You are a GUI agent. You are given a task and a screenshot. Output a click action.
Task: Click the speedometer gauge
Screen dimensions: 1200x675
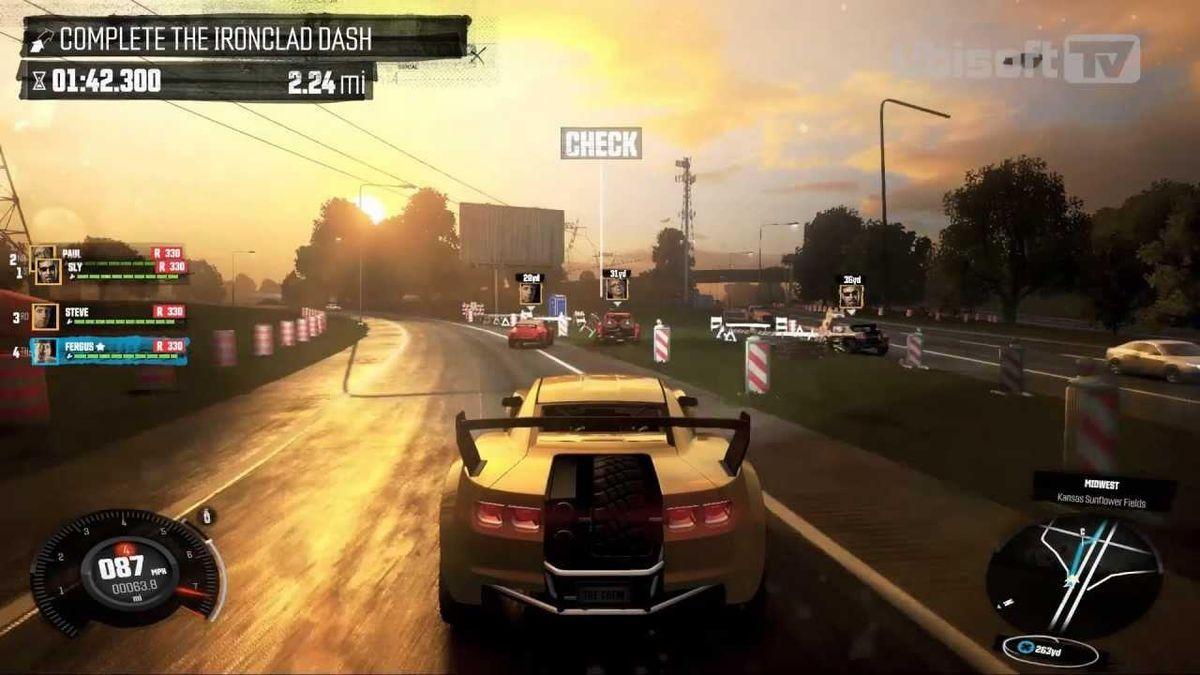(126, 570)
